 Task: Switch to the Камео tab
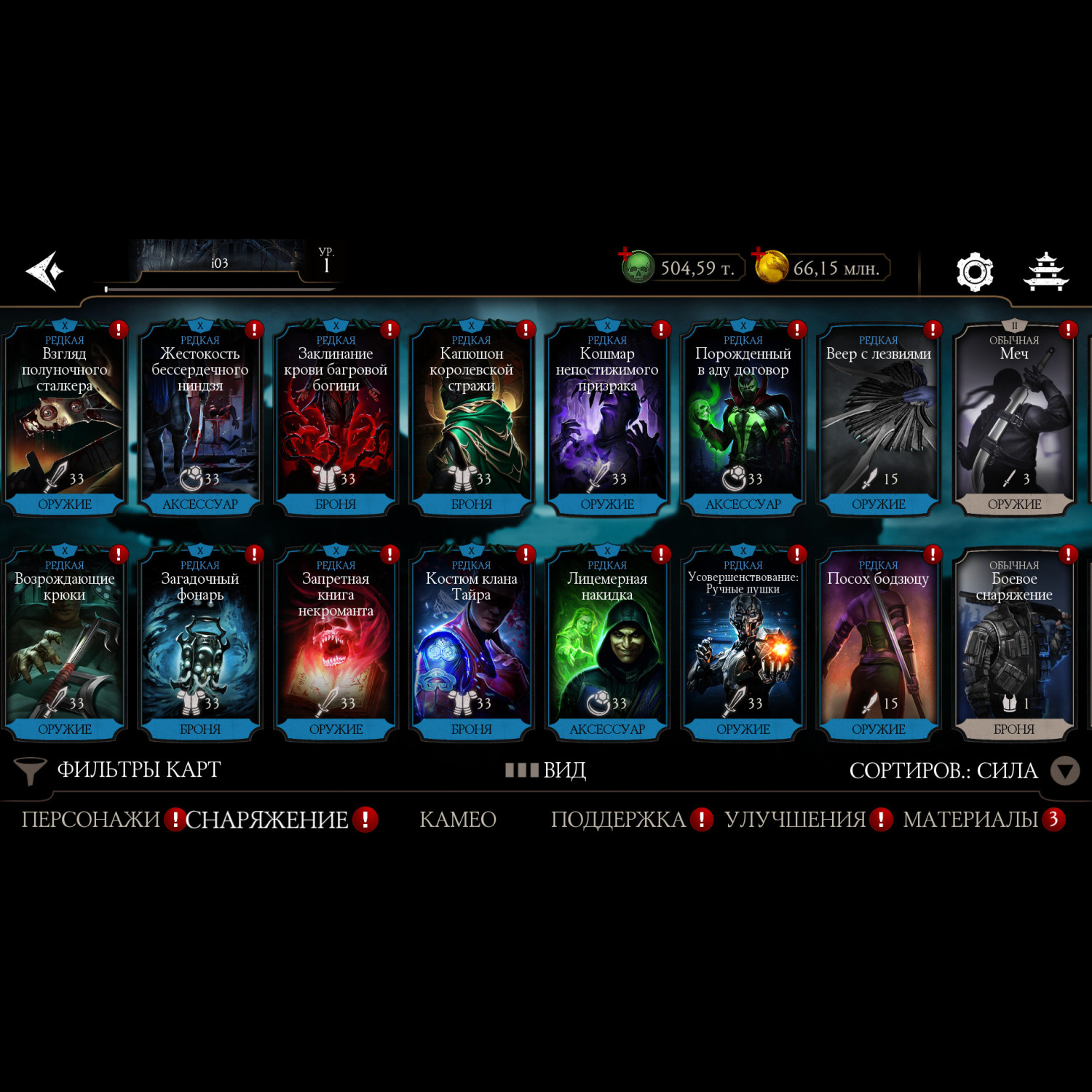tap(458, 820)
